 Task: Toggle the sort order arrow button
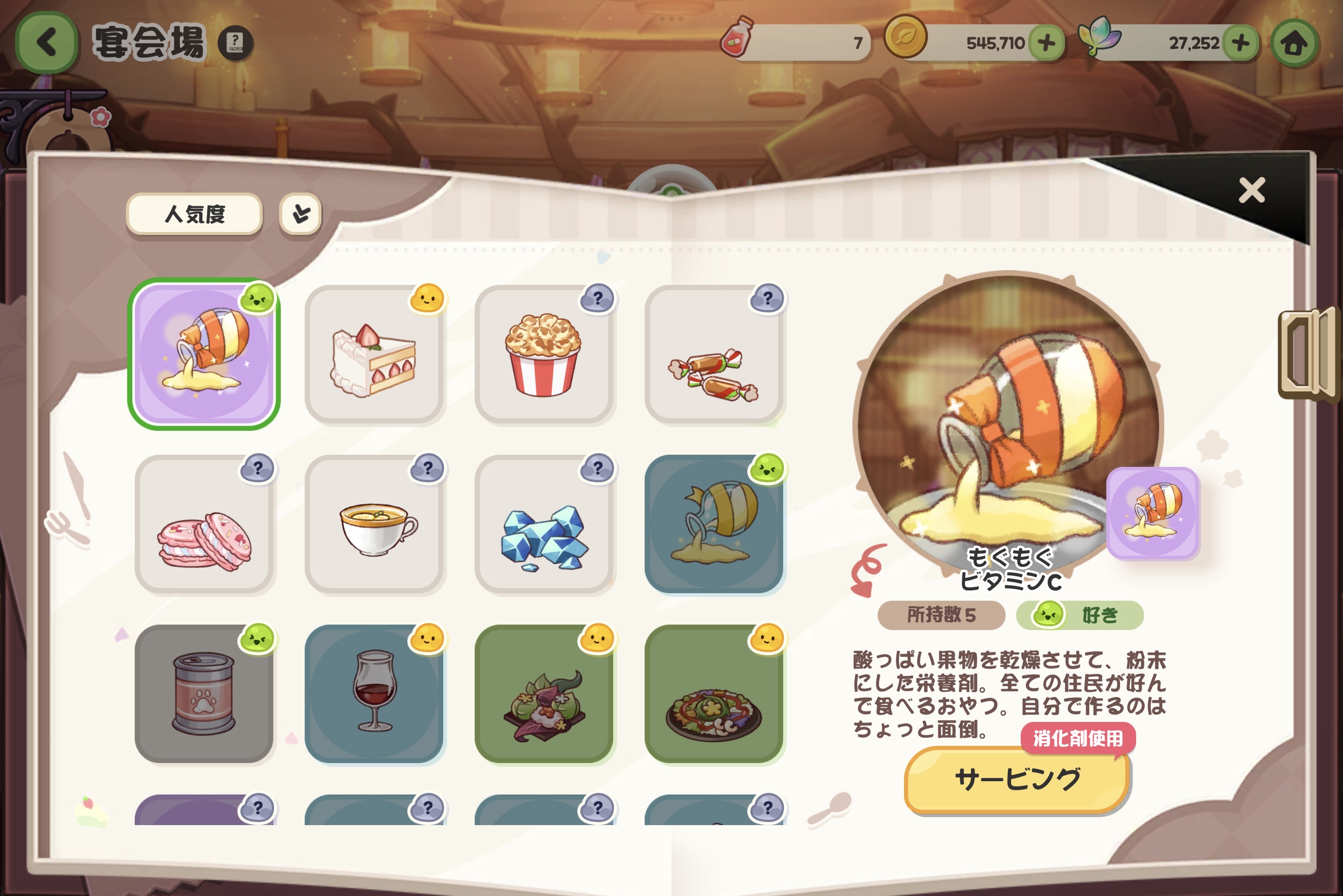tap(301, 214)
